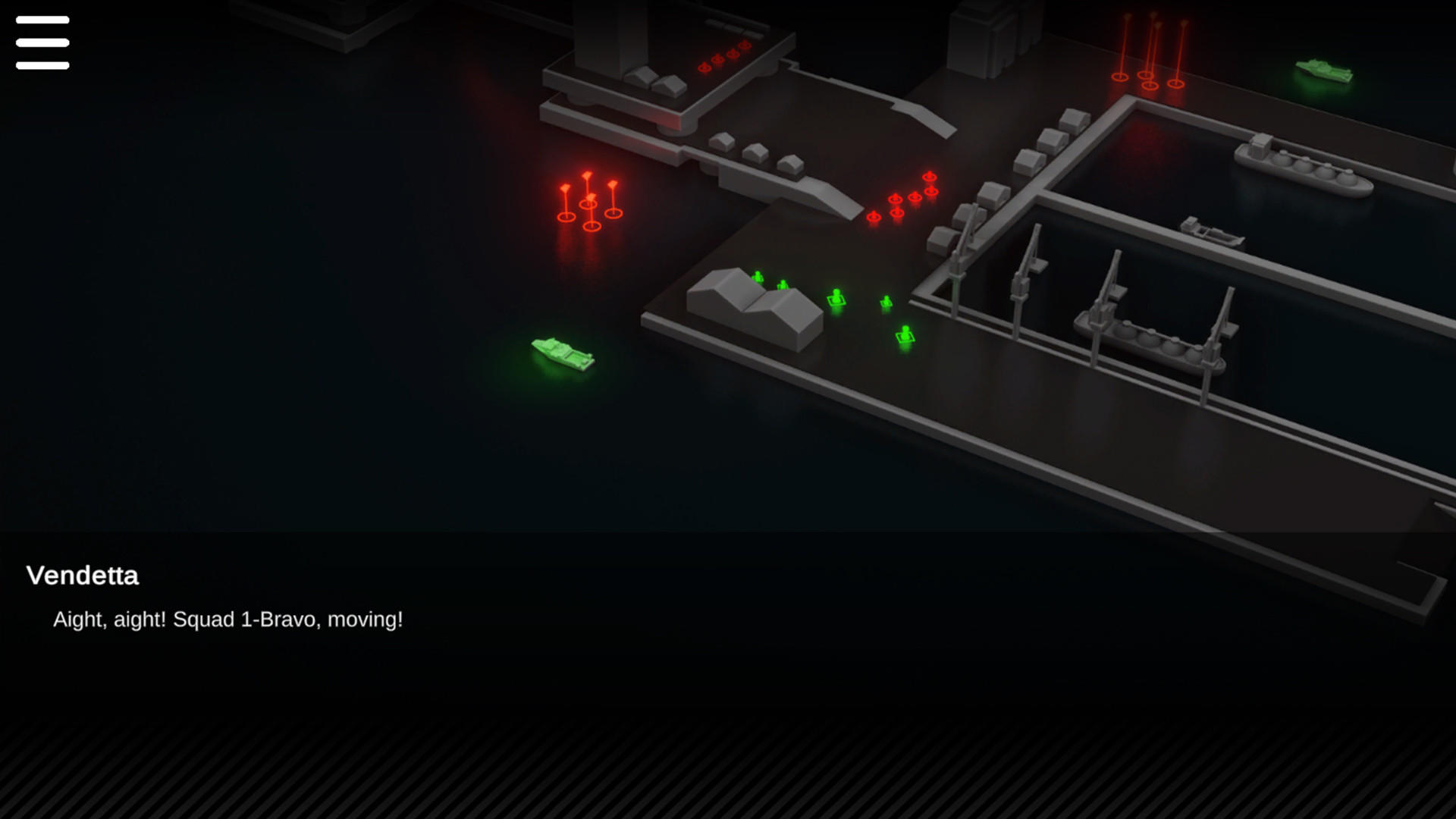Open the hamburger menu
This screenshot has width=1456, height=819.
pyautogui.click(x=42, y=42)
